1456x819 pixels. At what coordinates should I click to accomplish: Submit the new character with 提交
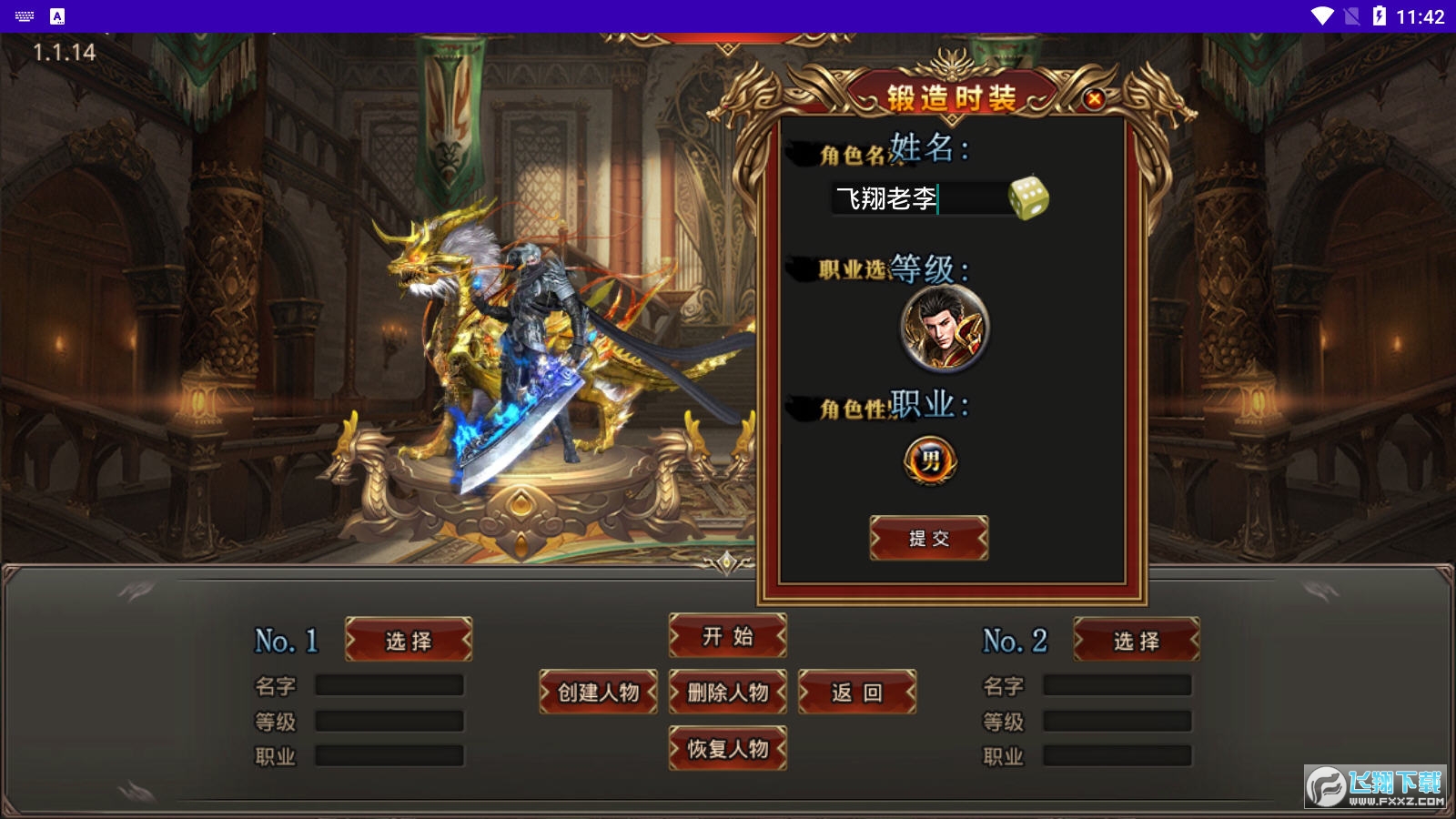[x=929, y=538]
